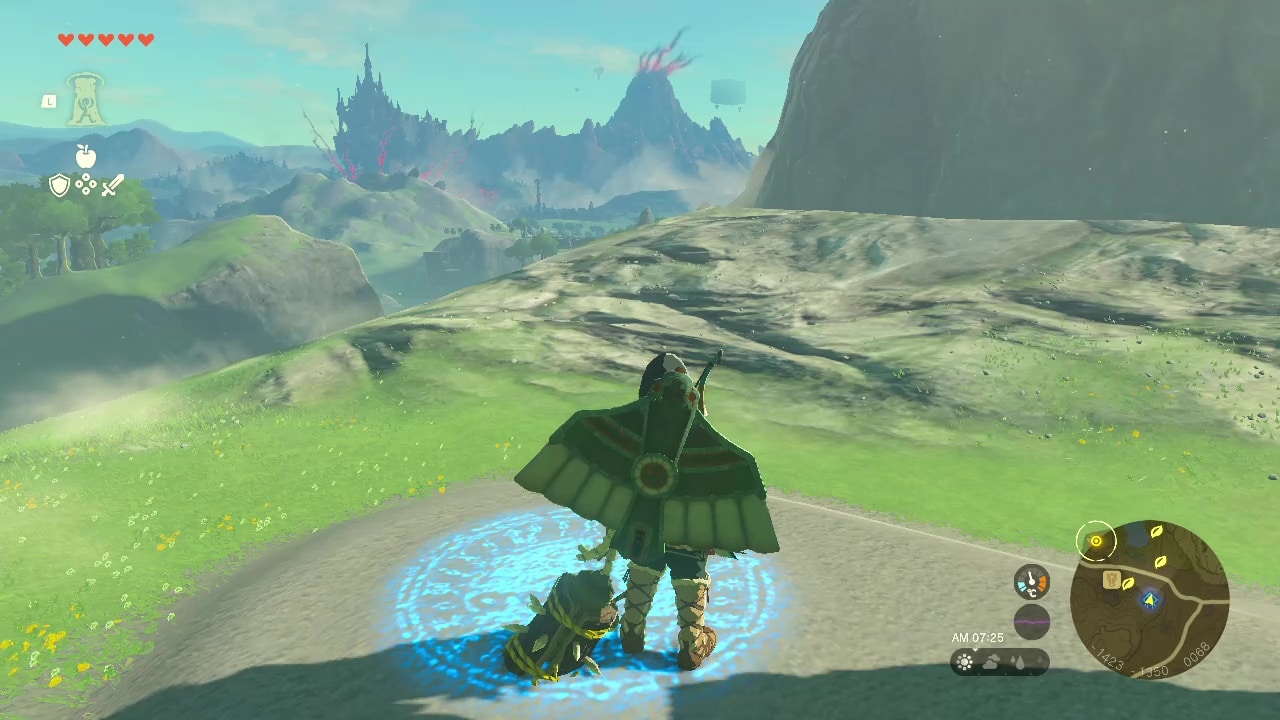The image size is (1280, 720).
Task: Open the circular minimap
Action: [x=1149, y=599]
